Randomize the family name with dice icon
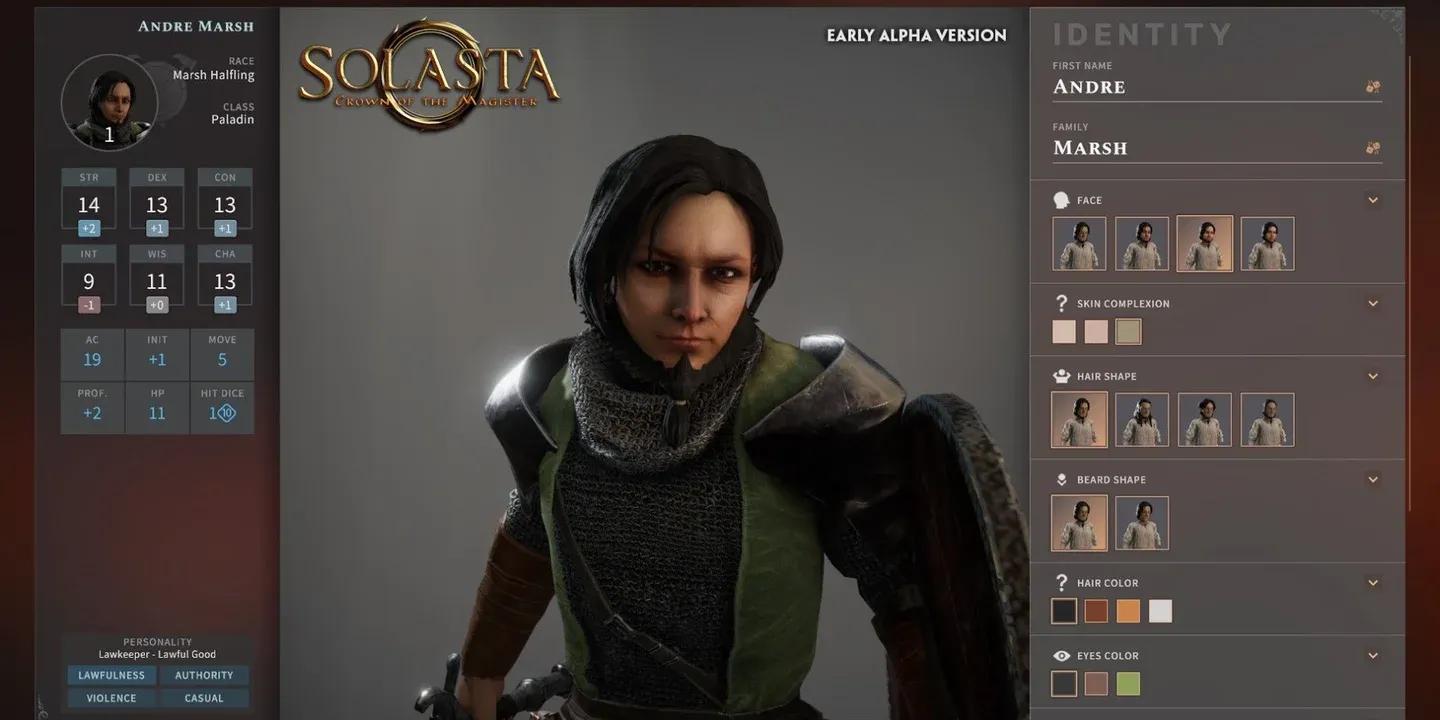 click(1373, 148)
